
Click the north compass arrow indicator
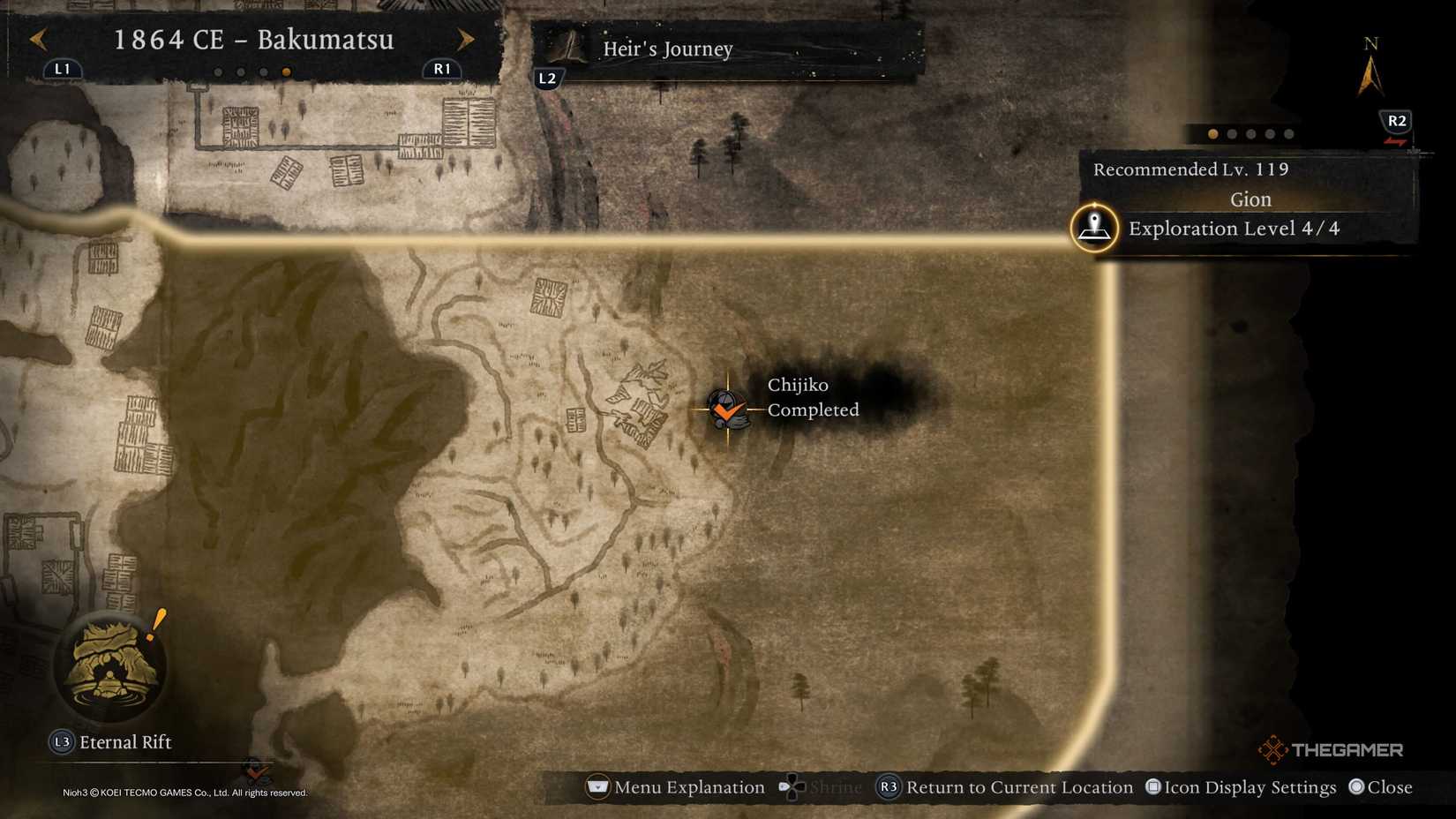pos(1371,75)
